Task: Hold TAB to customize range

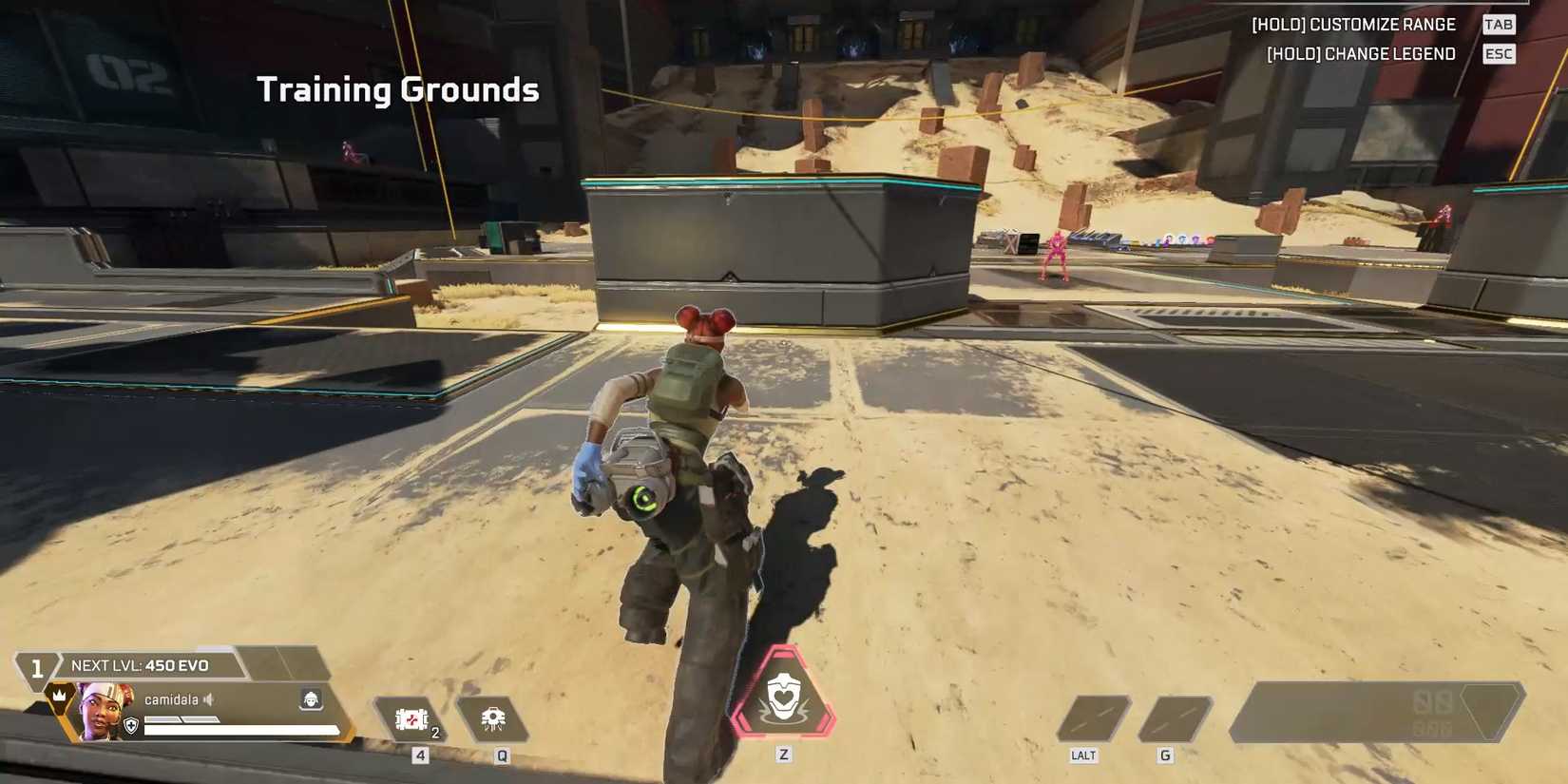Action: (x=1500, y=24)
